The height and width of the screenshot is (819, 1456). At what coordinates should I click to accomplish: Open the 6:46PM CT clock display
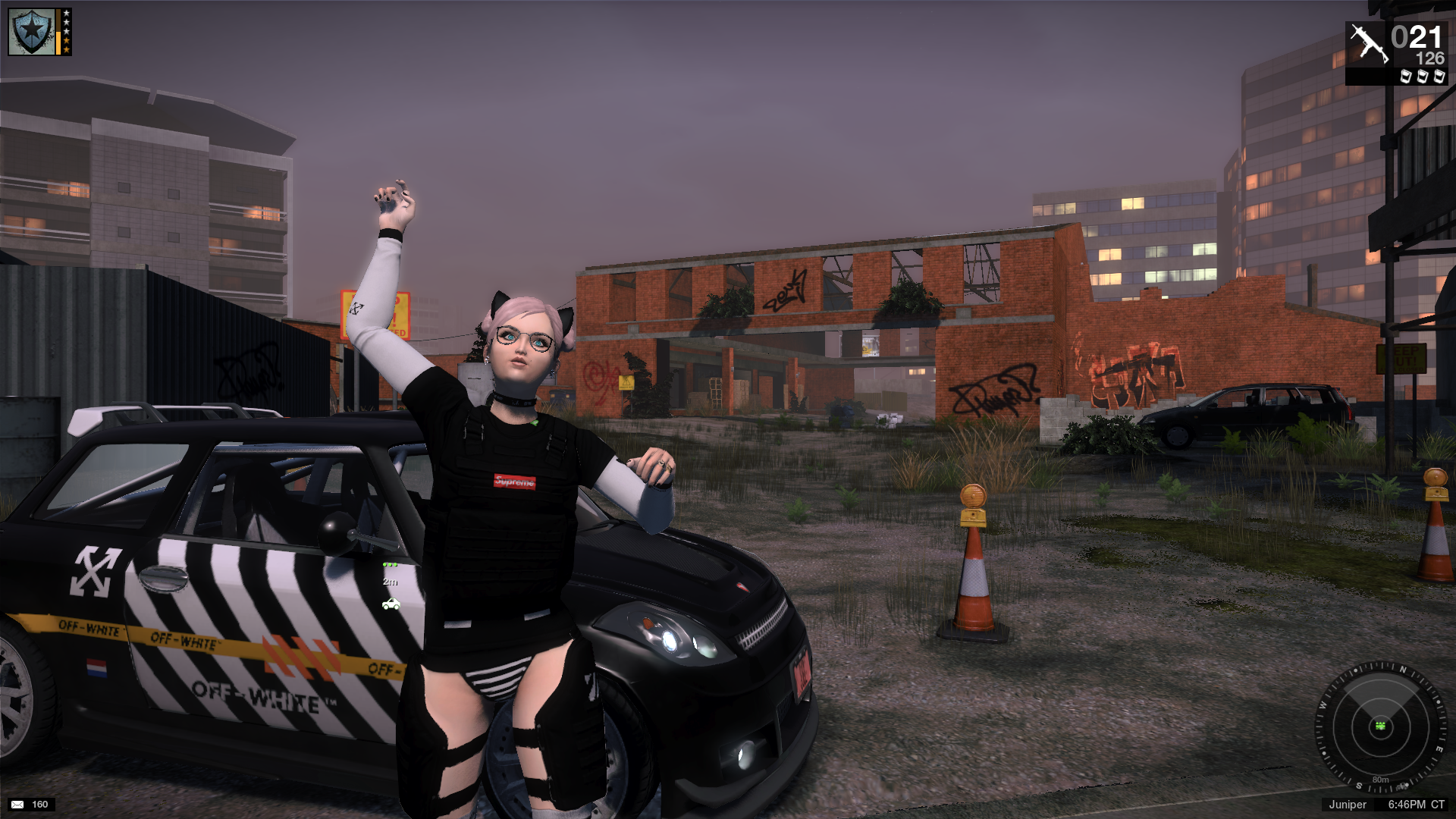[1417, 805]
